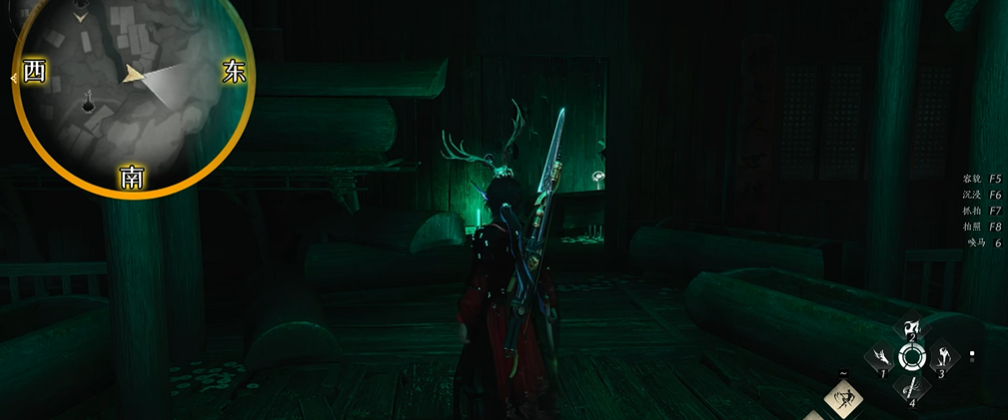The image size is (1008, 420).
Task: Trigger the staff skill in slot 4
Action: 911,385
